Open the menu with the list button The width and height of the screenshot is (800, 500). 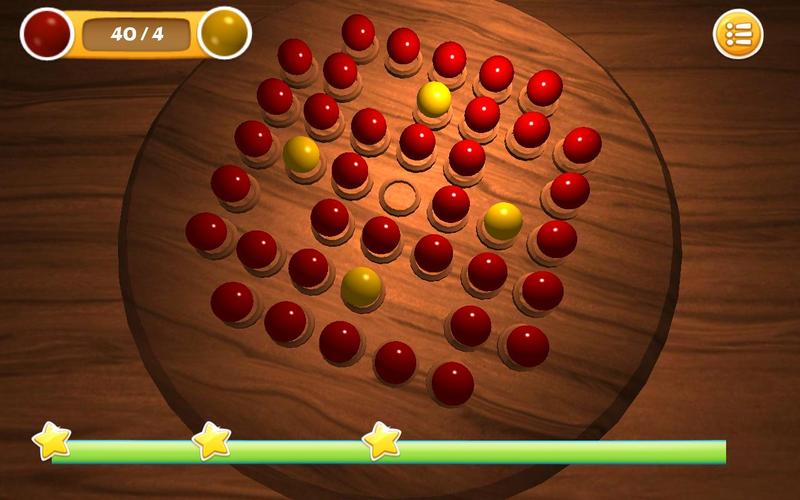(738, 34)
